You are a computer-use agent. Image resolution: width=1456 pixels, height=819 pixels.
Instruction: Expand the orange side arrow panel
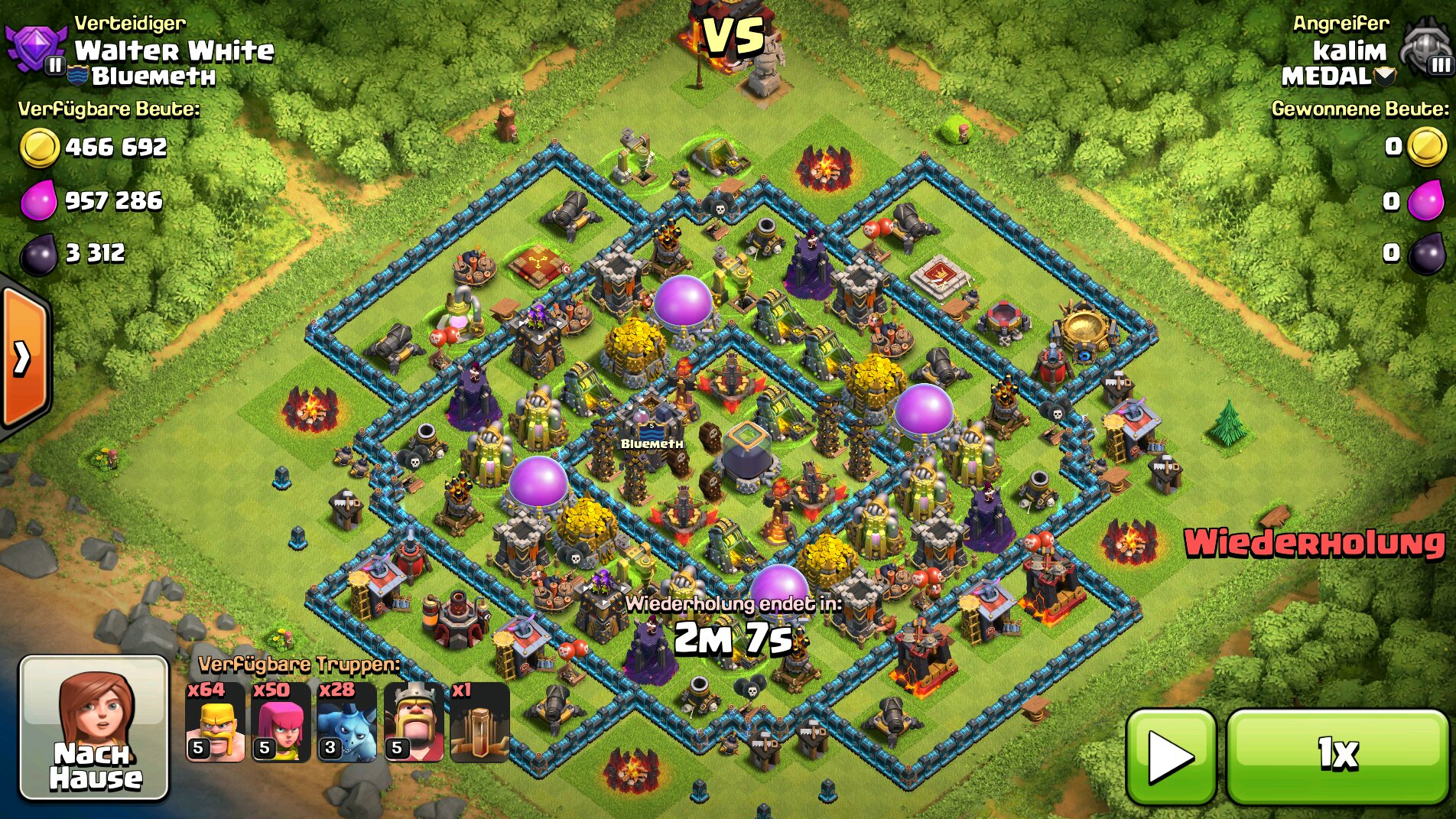24,357
